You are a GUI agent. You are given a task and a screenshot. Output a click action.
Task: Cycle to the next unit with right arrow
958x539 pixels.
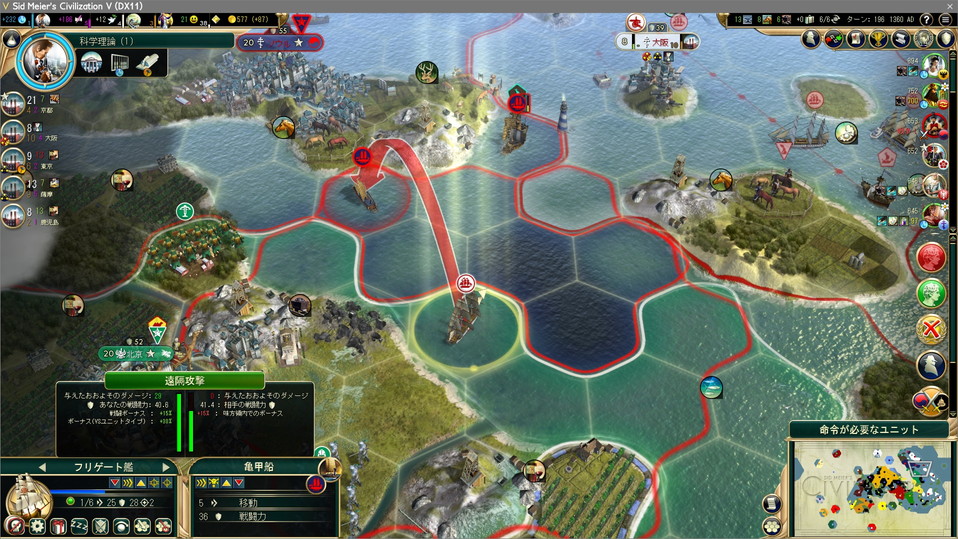point(166,467)
